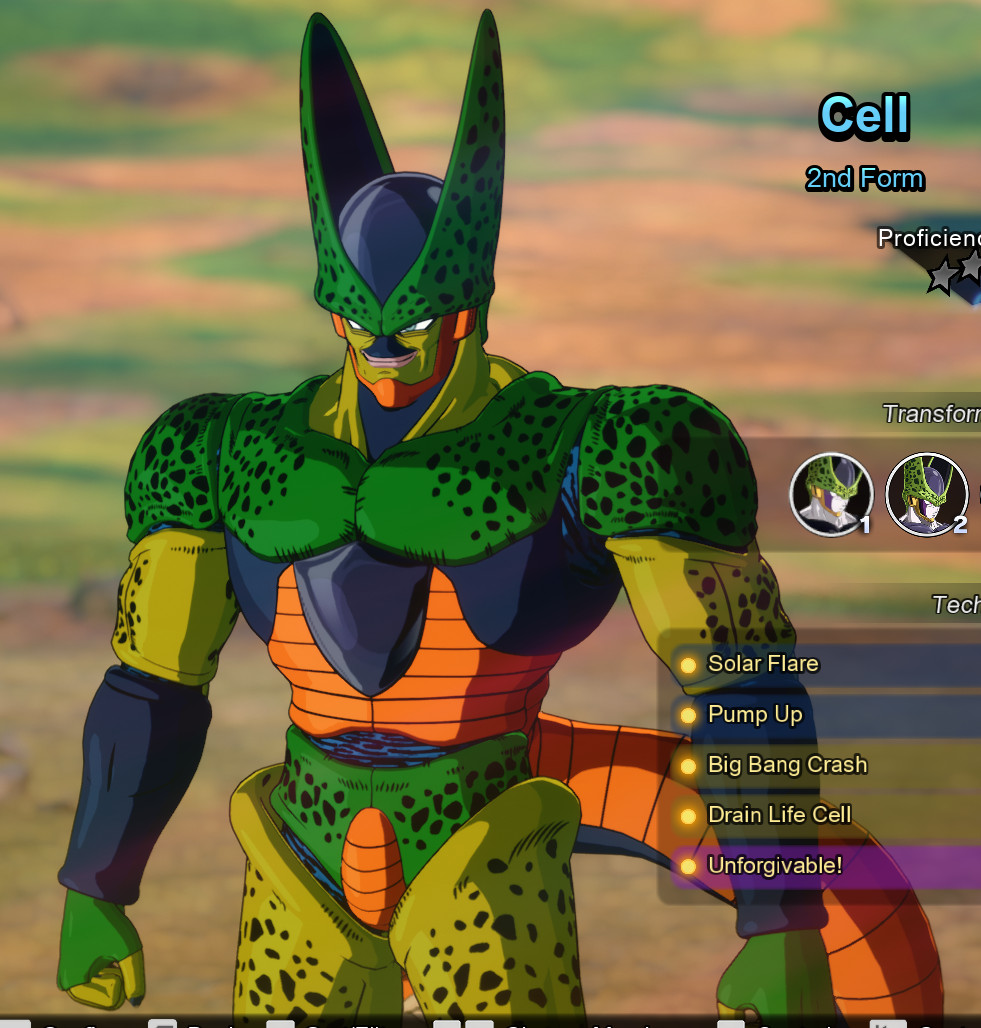Select Big Bang Crash from the list
Image resolution: width=981 pixels, height=1028 pixels.
787,765
